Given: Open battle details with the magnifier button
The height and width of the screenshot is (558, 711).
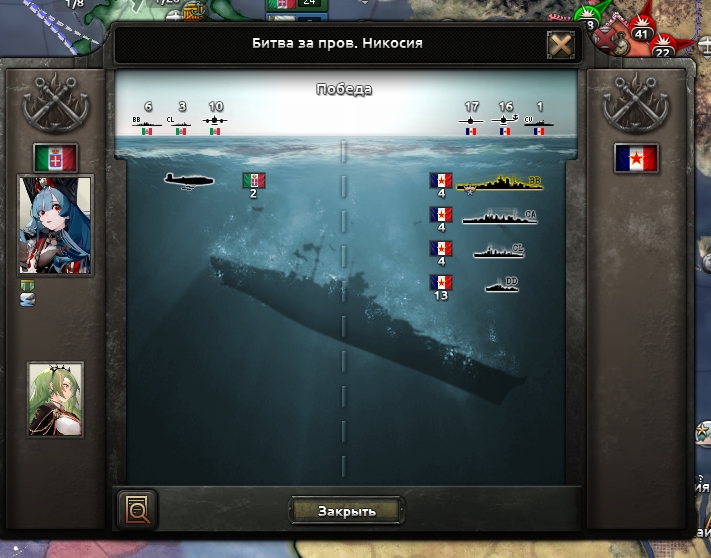Looking at the screenshot, I should tap(137, 510).
